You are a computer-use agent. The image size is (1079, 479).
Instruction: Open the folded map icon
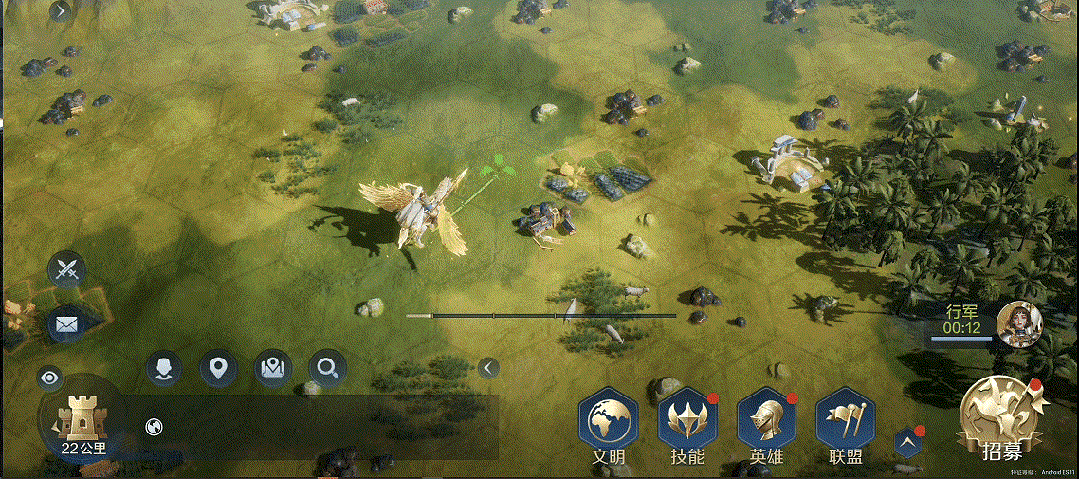(x=272, y=369)
